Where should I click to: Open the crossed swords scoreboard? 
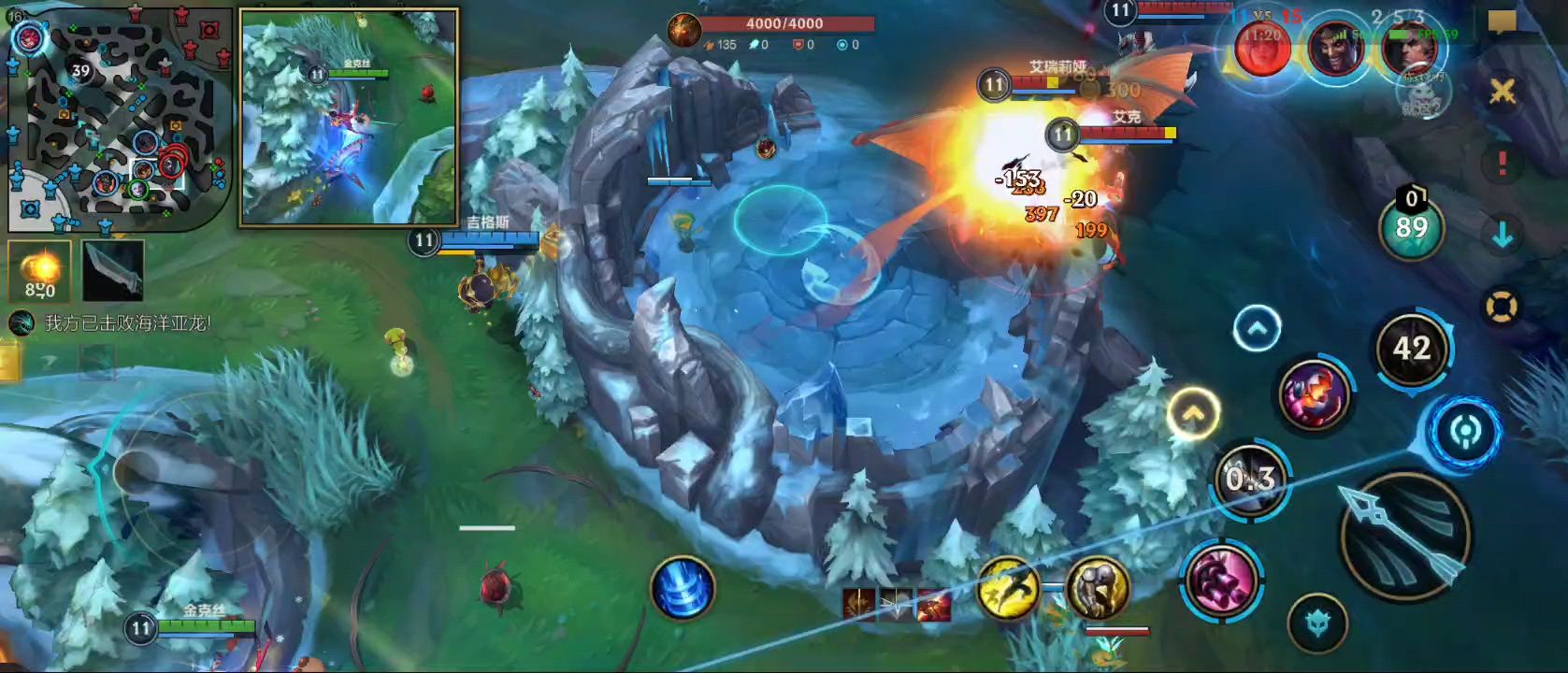click(1502, 92)
